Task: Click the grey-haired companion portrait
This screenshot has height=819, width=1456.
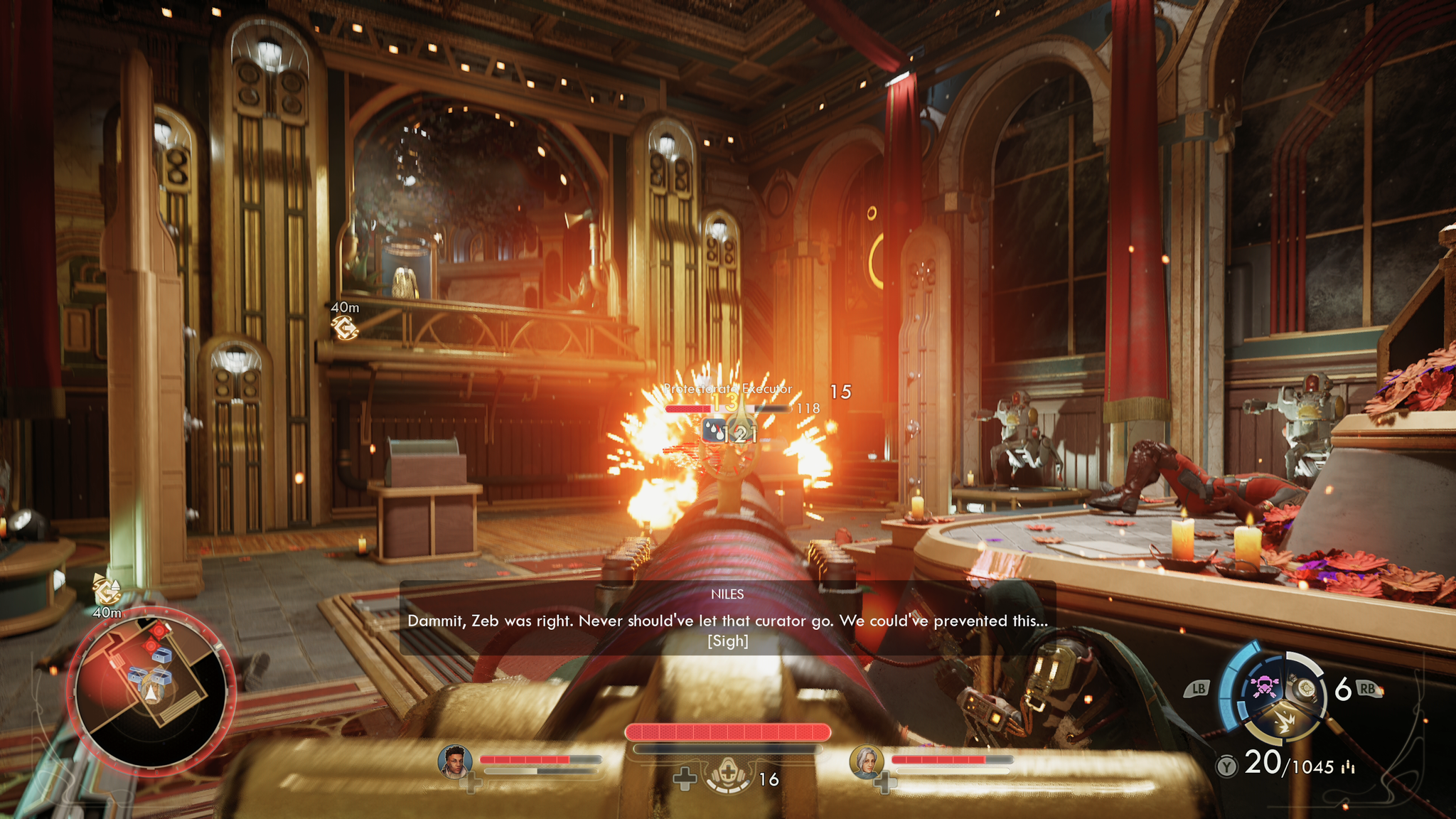Action: pyautogui.click(x=867, y=761)
